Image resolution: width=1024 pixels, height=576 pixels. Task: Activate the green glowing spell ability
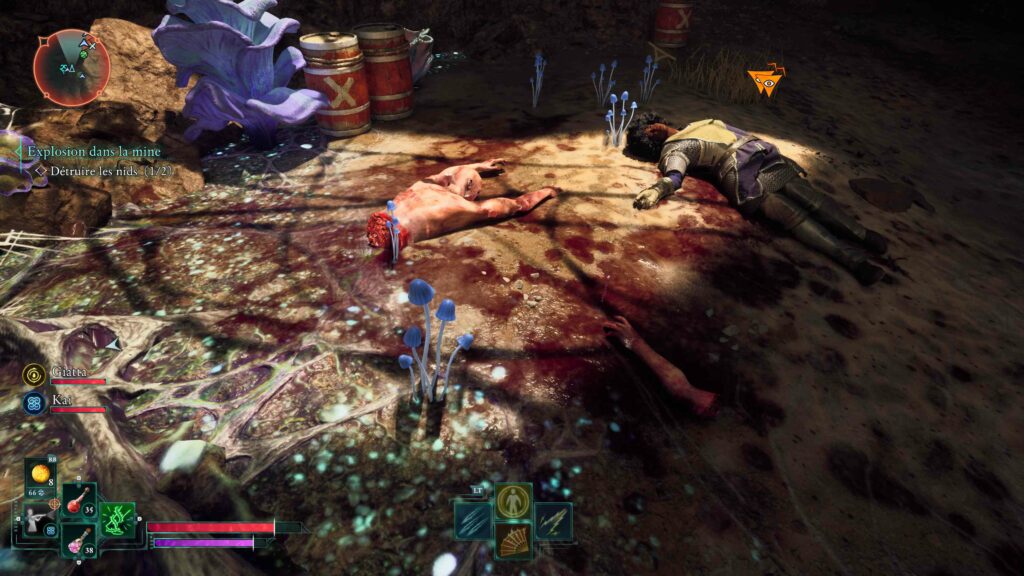117,519
